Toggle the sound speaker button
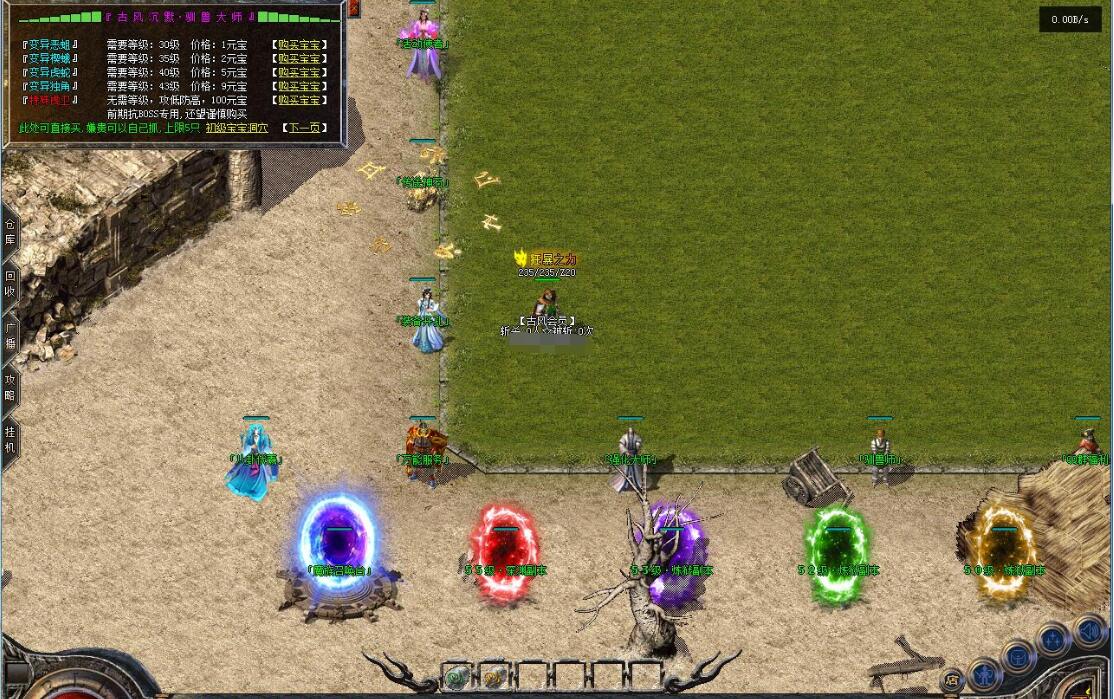The height and width of the screenshot is (699, 1114). [x=1089, y=631]
